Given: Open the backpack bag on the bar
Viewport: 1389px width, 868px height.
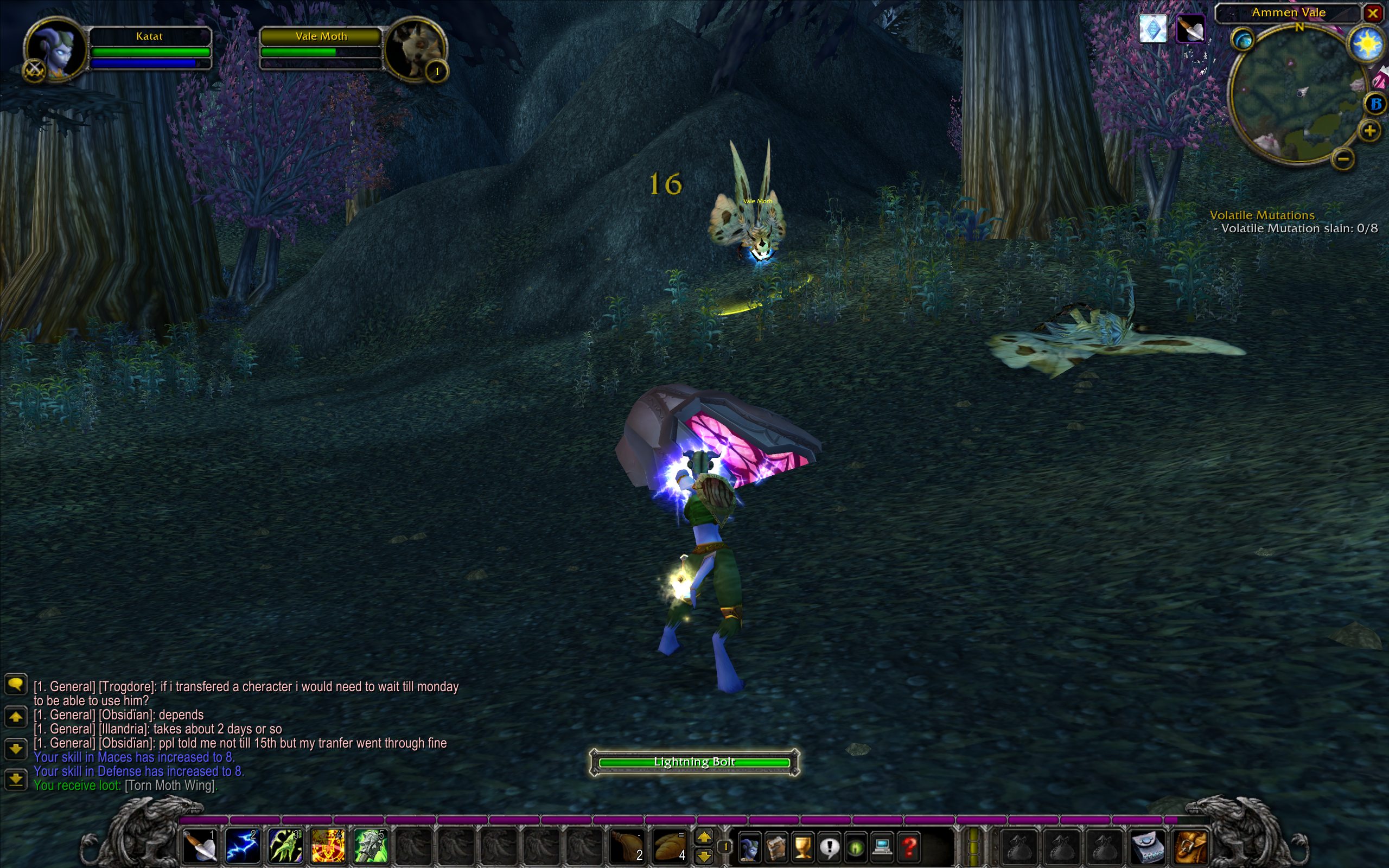Looking at the screenshot, I should [1192, 846].
